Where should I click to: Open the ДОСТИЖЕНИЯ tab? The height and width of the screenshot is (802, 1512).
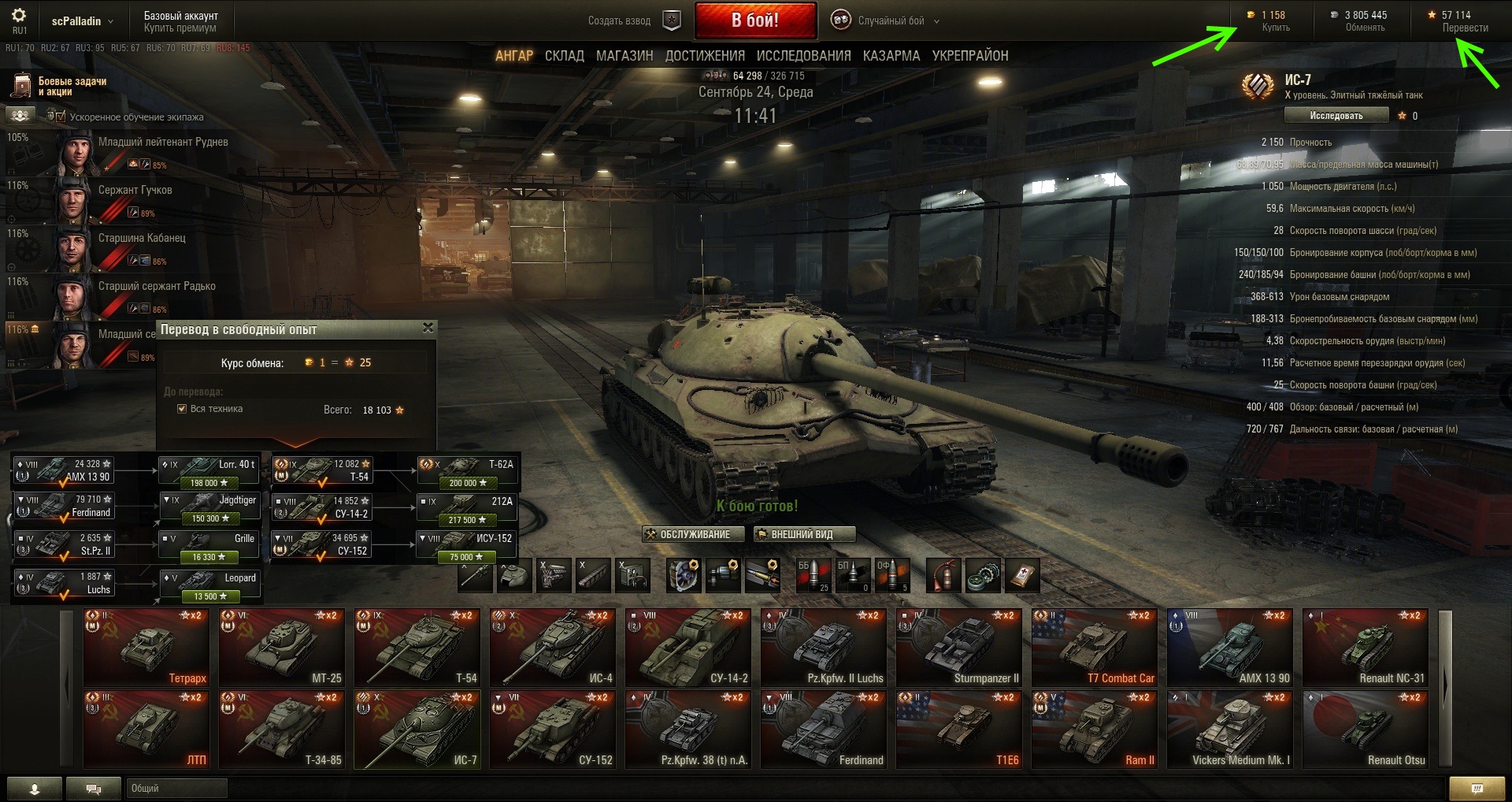click(x=705, y=56)
